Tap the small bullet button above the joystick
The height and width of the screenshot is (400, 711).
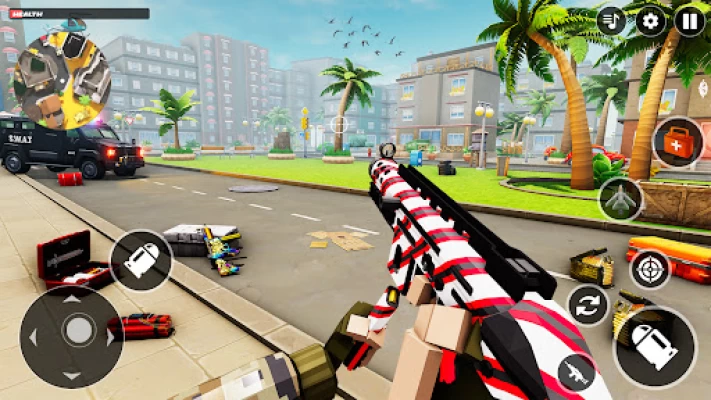click(x=141, y=260)
